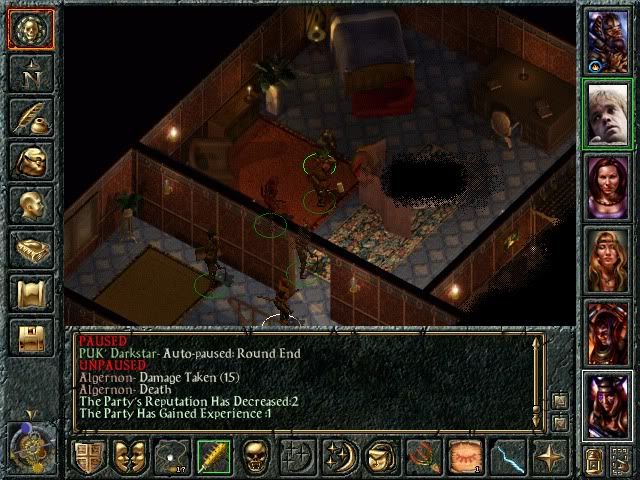
Task: Choose the blonde long-haired woman portrait
Action: click(x=607, y=258)
